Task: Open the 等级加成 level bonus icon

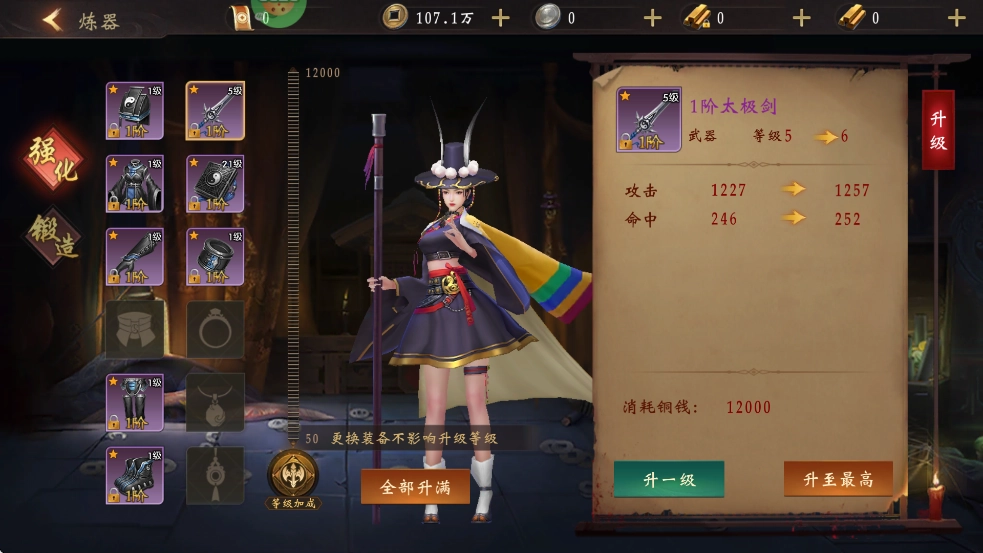Action: 293,478
